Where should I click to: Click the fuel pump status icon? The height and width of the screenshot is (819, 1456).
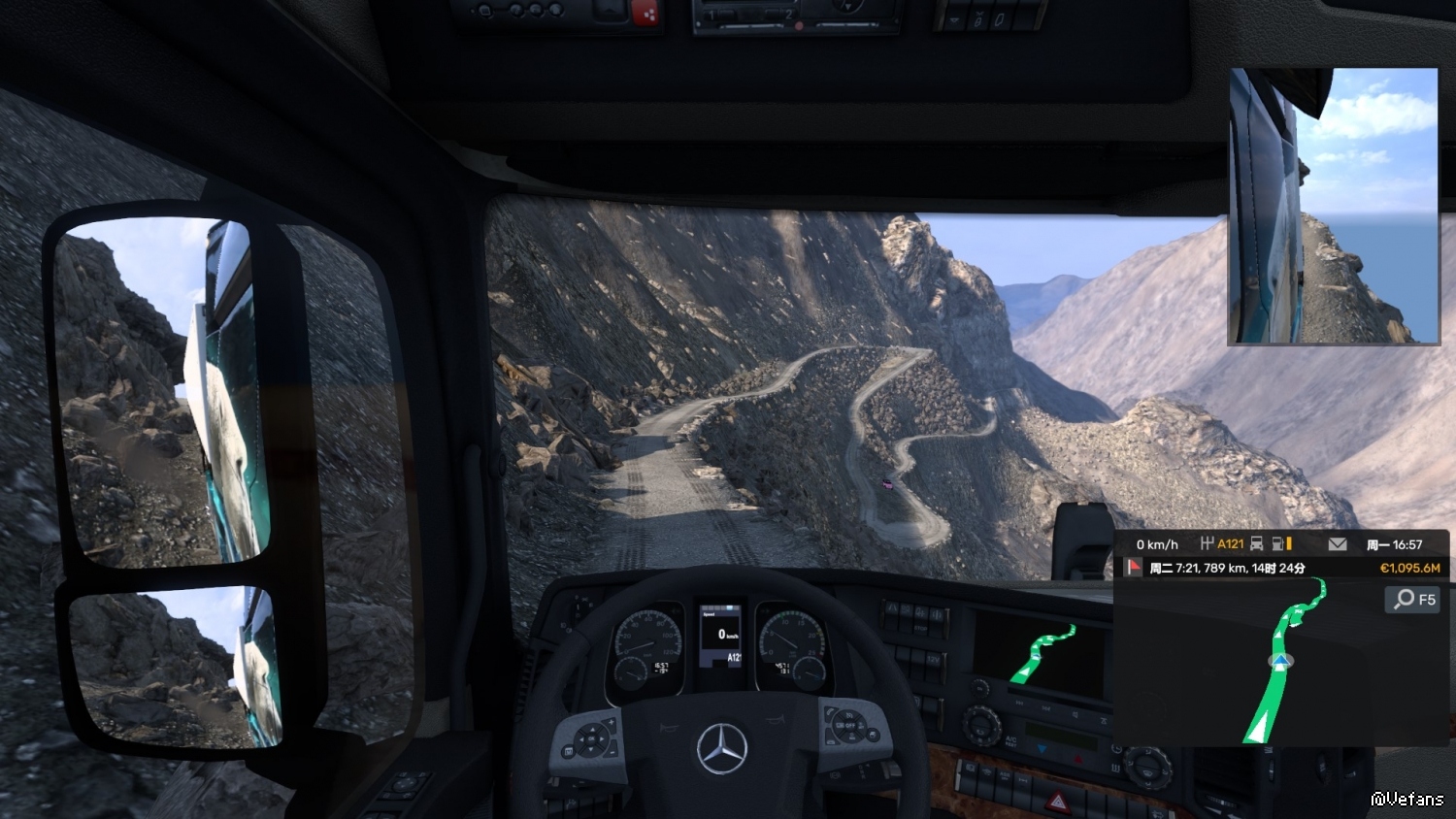pos(1279,544)
